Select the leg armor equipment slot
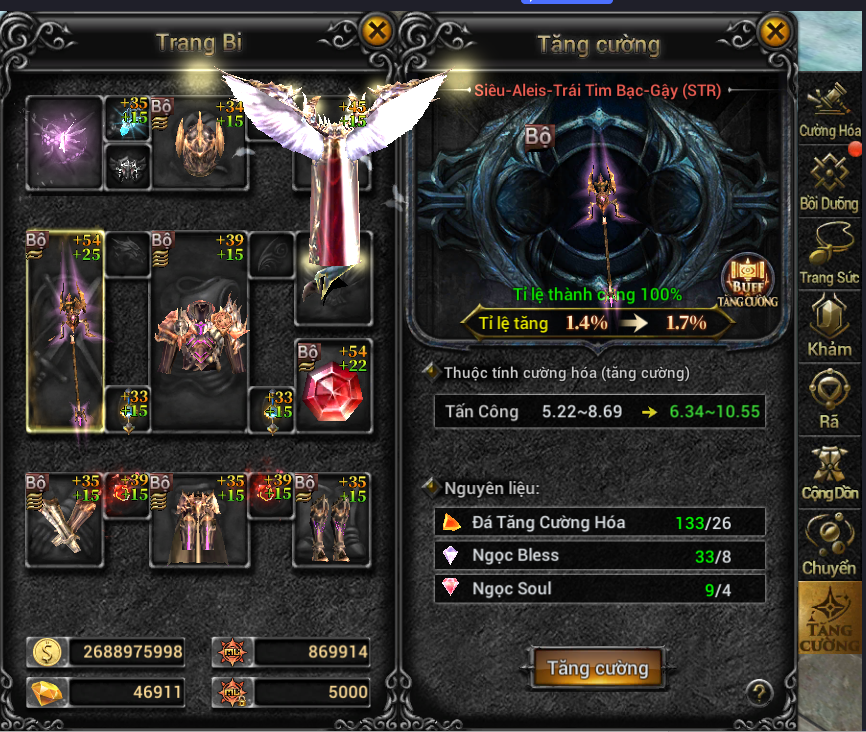This screenshot has height=732, width=866. click(197, 520)
